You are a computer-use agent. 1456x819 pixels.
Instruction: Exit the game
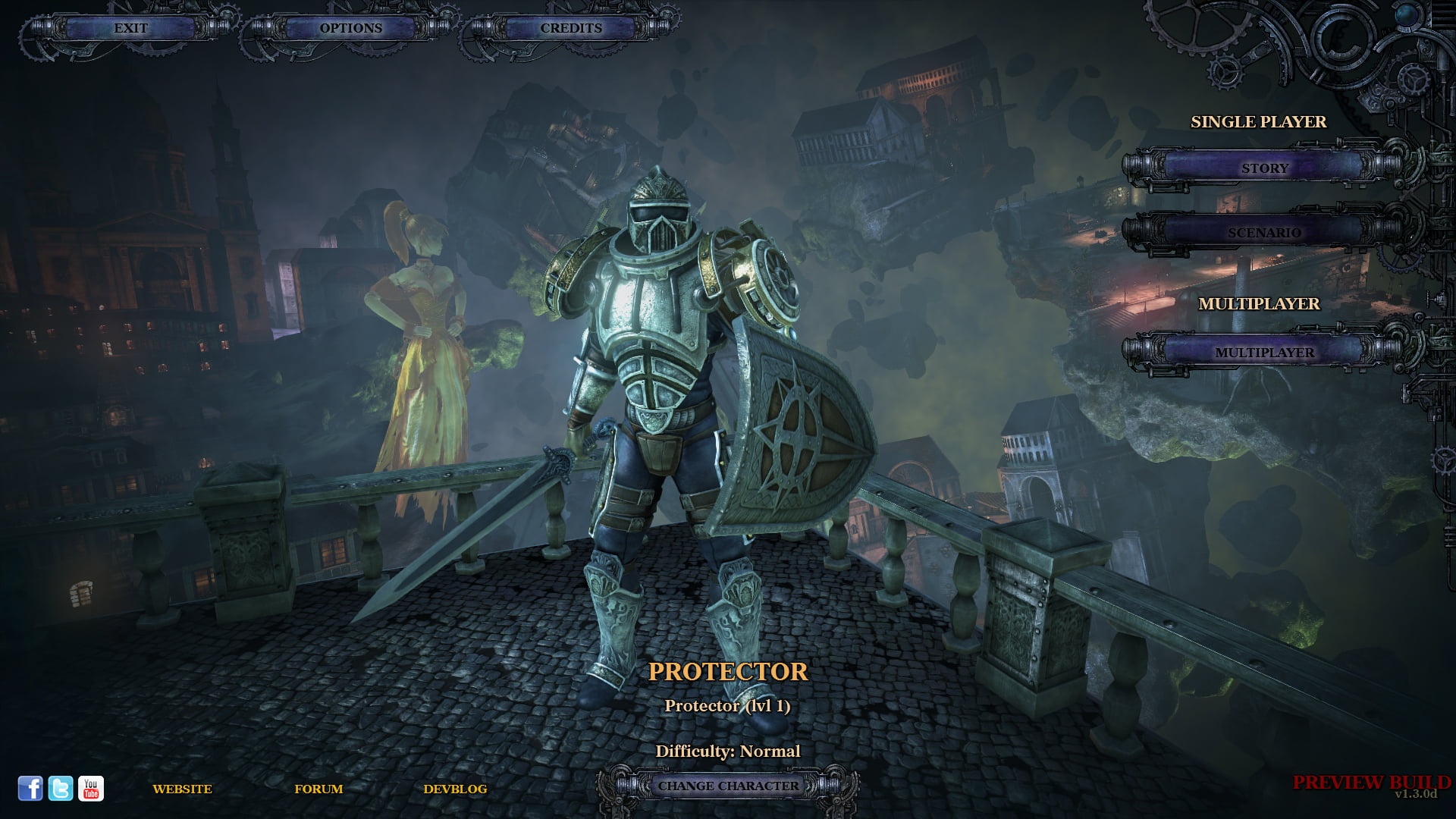click(x=130, y=28)
